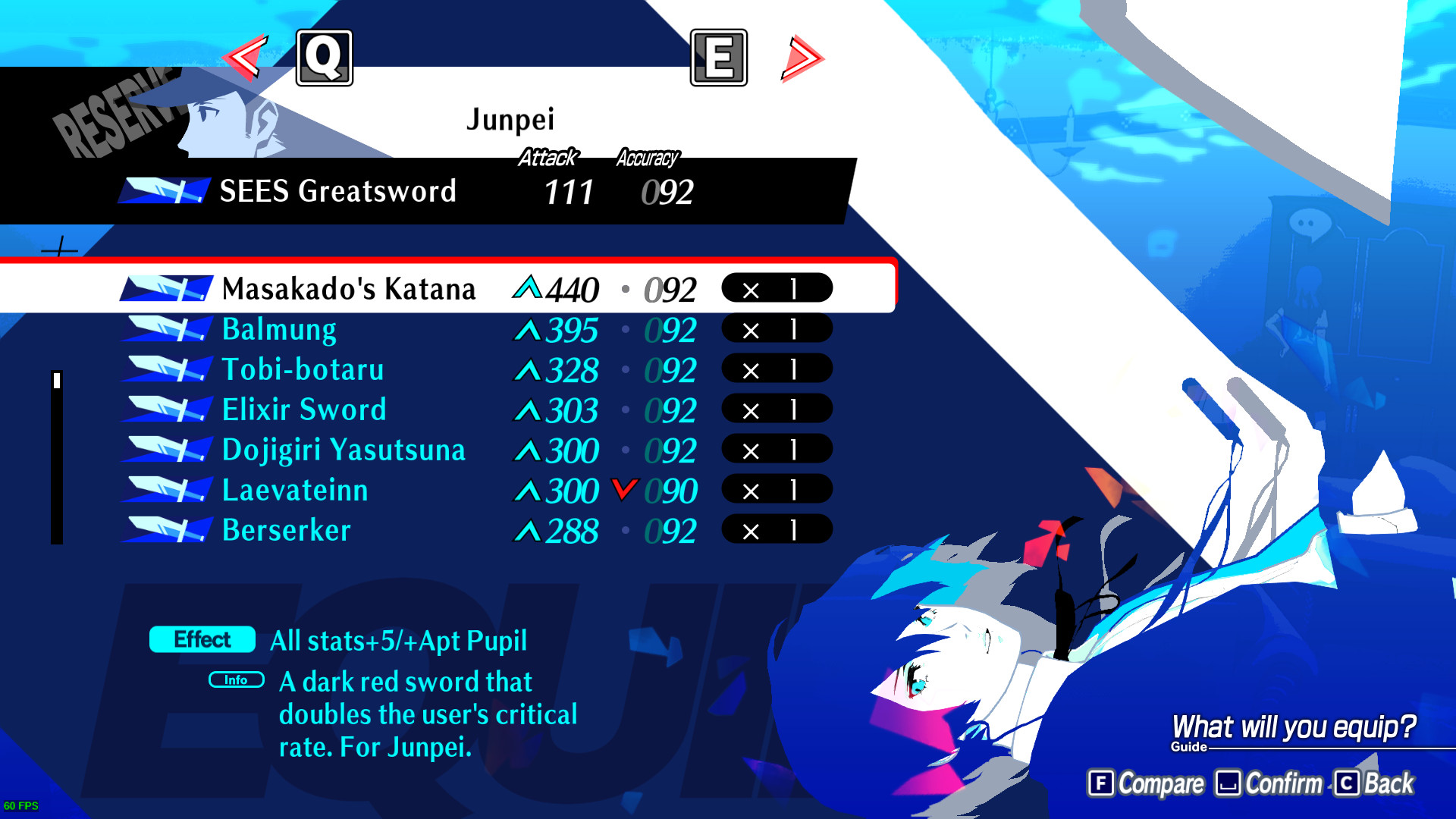1456x819 pixels.
Task: Select Junpei's character portrait
Action: pos(220,118)
